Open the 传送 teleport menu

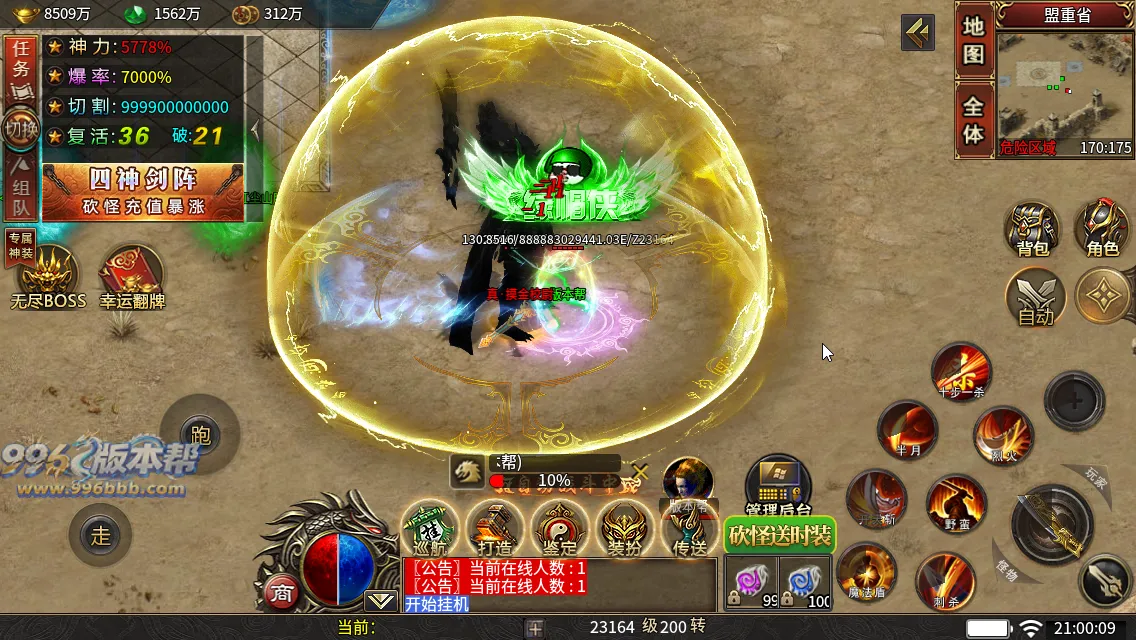point(689,529)
